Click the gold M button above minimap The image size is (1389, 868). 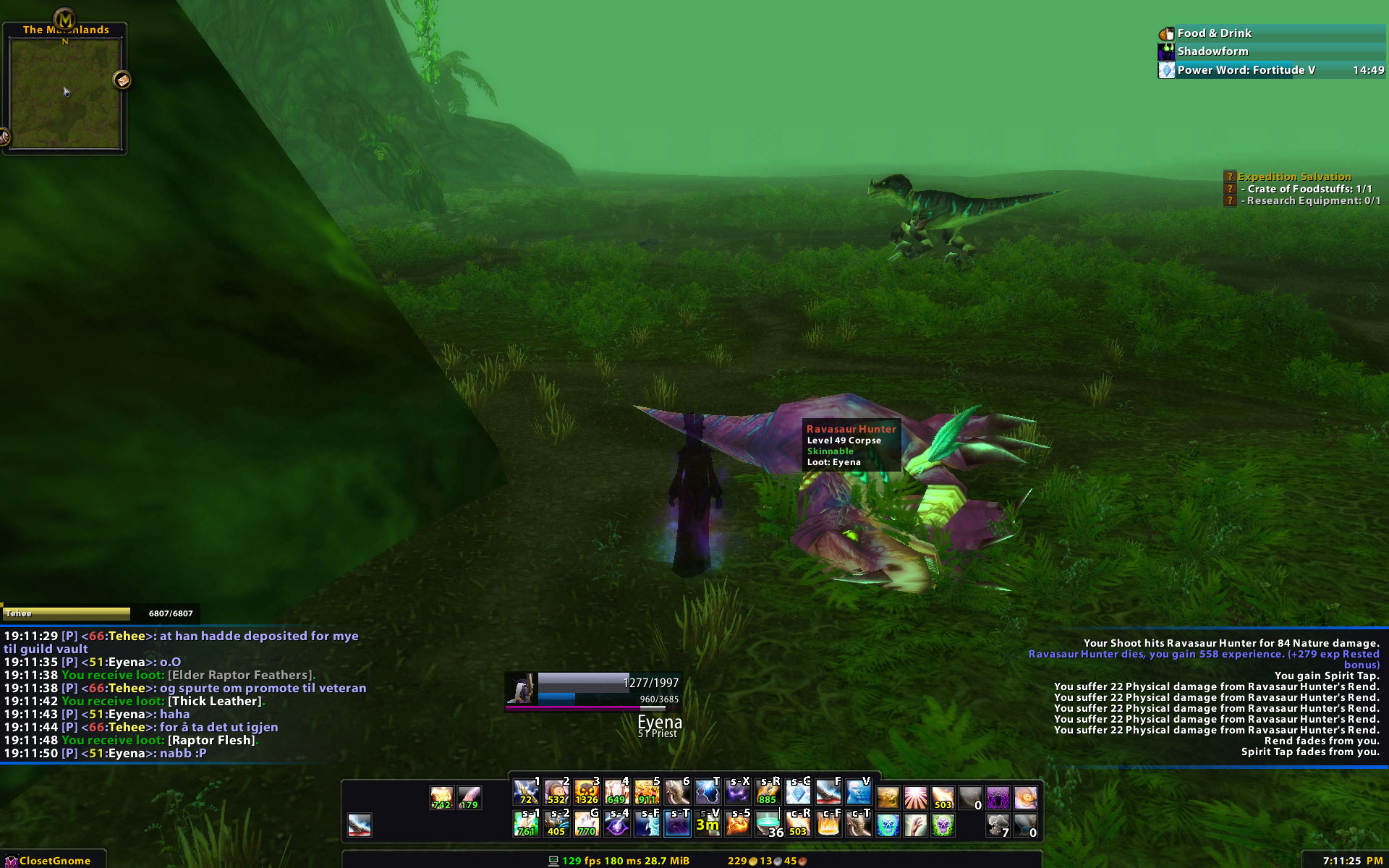tap(64, 19)
